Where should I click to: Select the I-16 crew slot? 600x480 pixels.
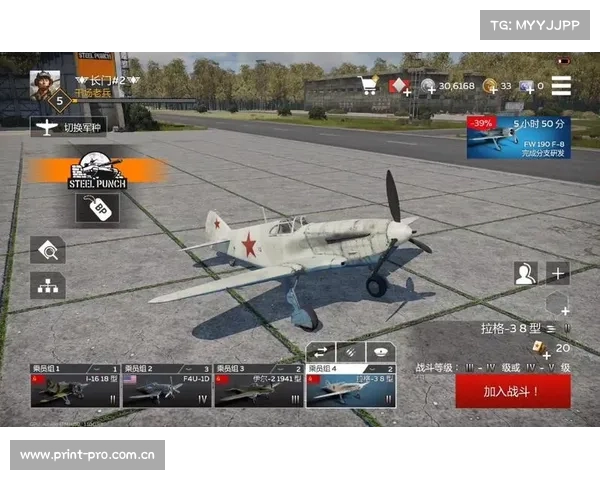74,386
